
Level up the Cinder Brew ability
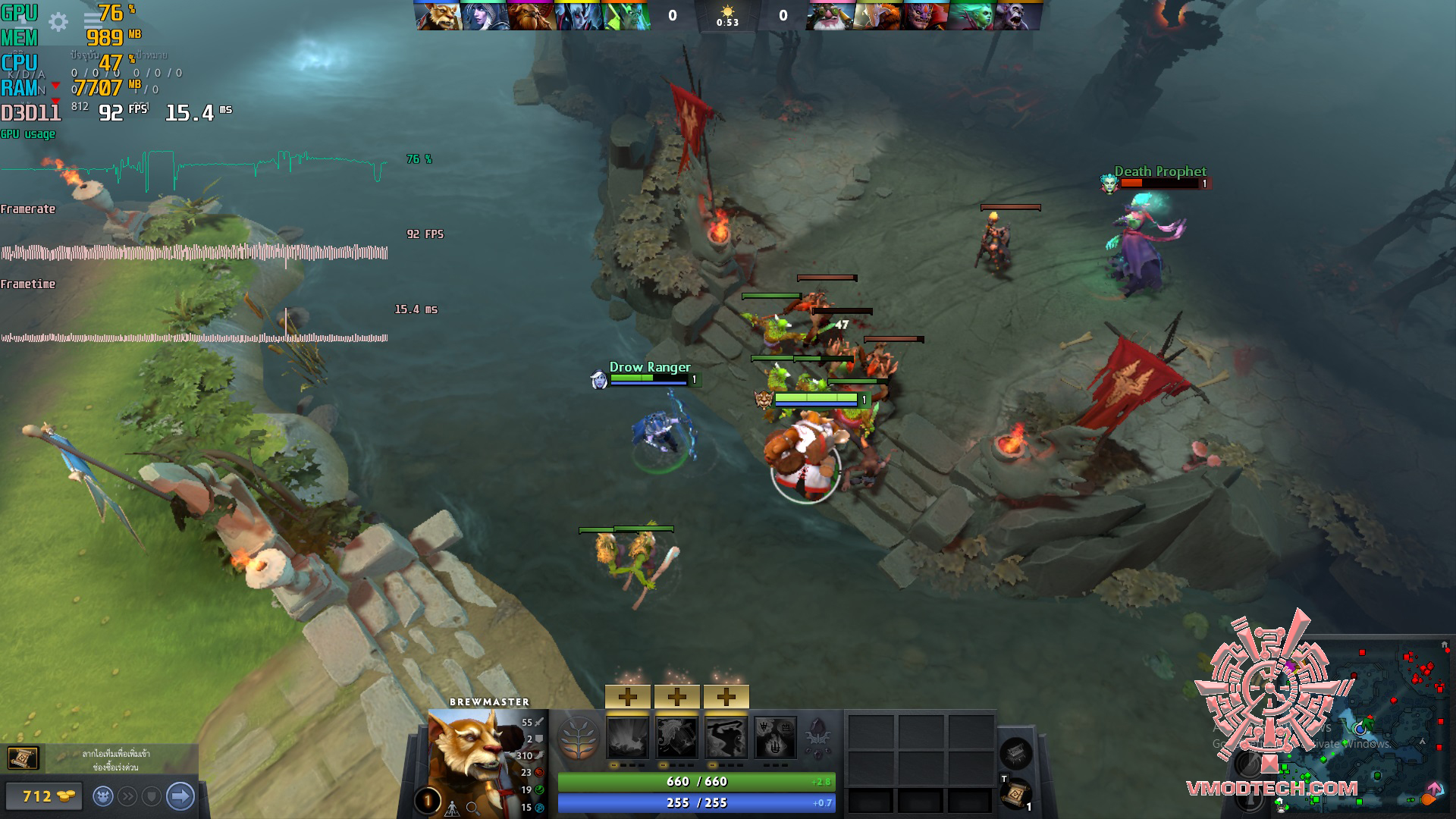[x=677, y=696]
